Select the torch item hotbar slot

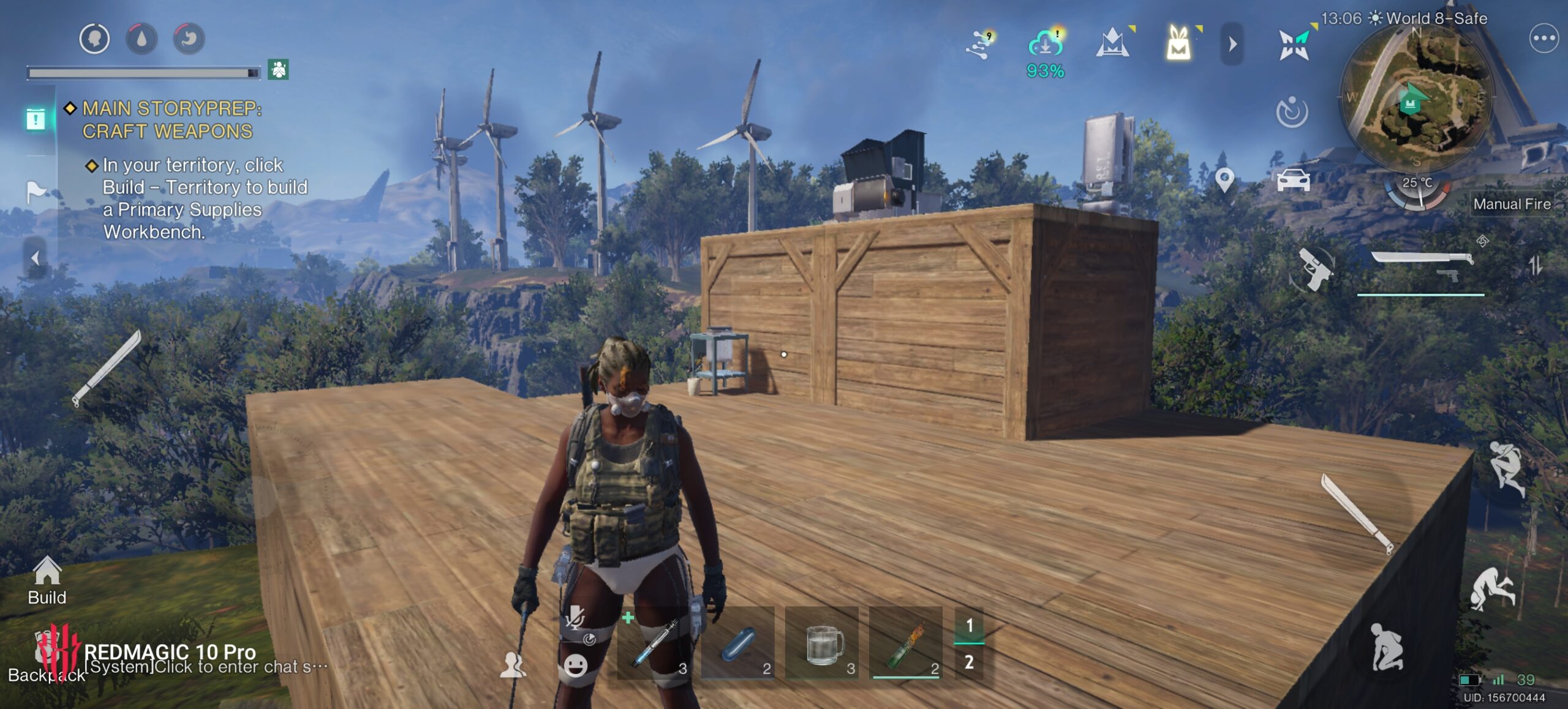coord(906,643)
